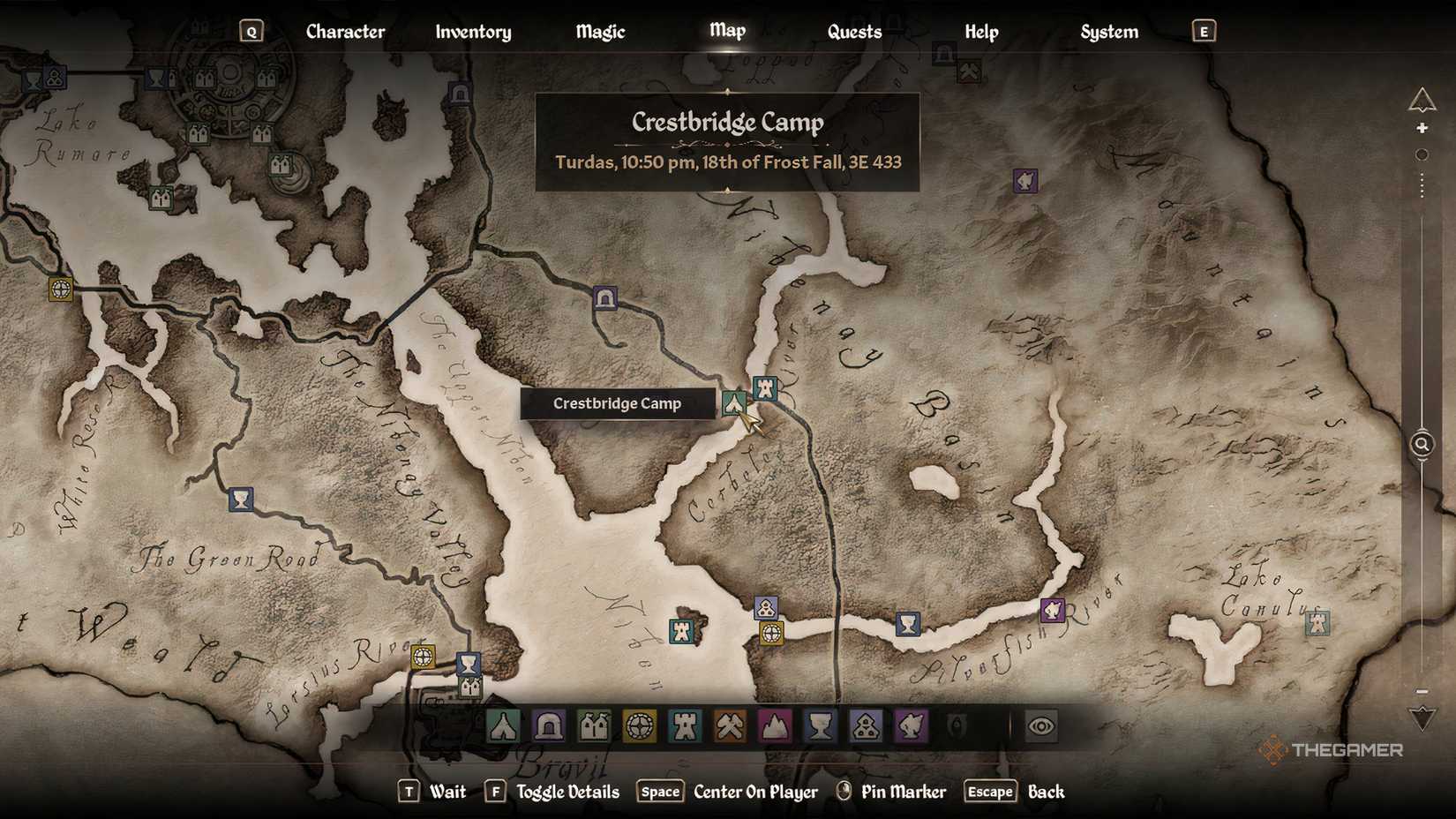Toggle the shrine chalice markers filter

tap(821, 726)
